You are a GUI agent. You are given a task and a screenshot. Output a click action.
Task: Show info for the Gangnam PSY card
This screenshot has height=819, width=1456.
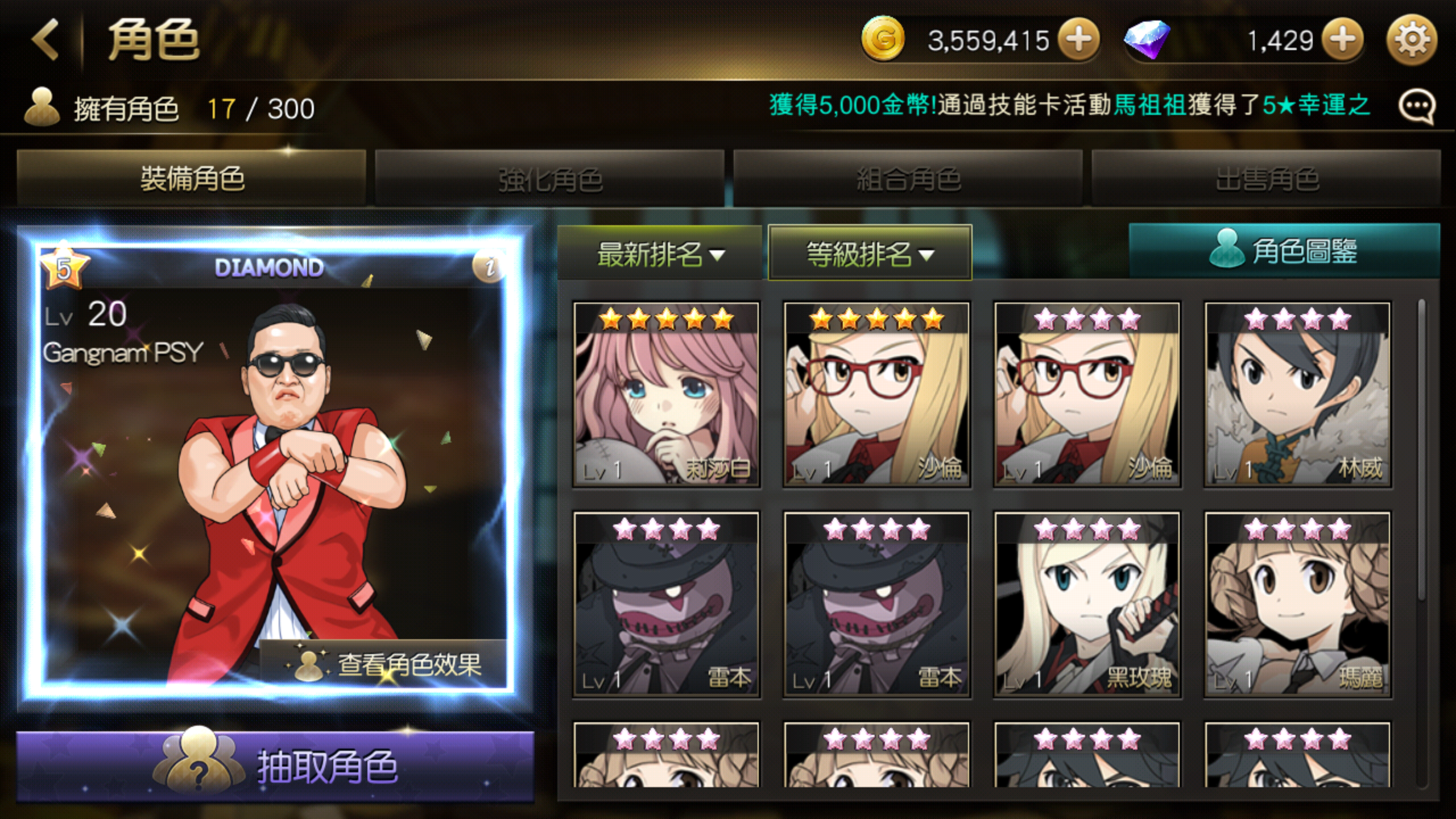point(489,266)
